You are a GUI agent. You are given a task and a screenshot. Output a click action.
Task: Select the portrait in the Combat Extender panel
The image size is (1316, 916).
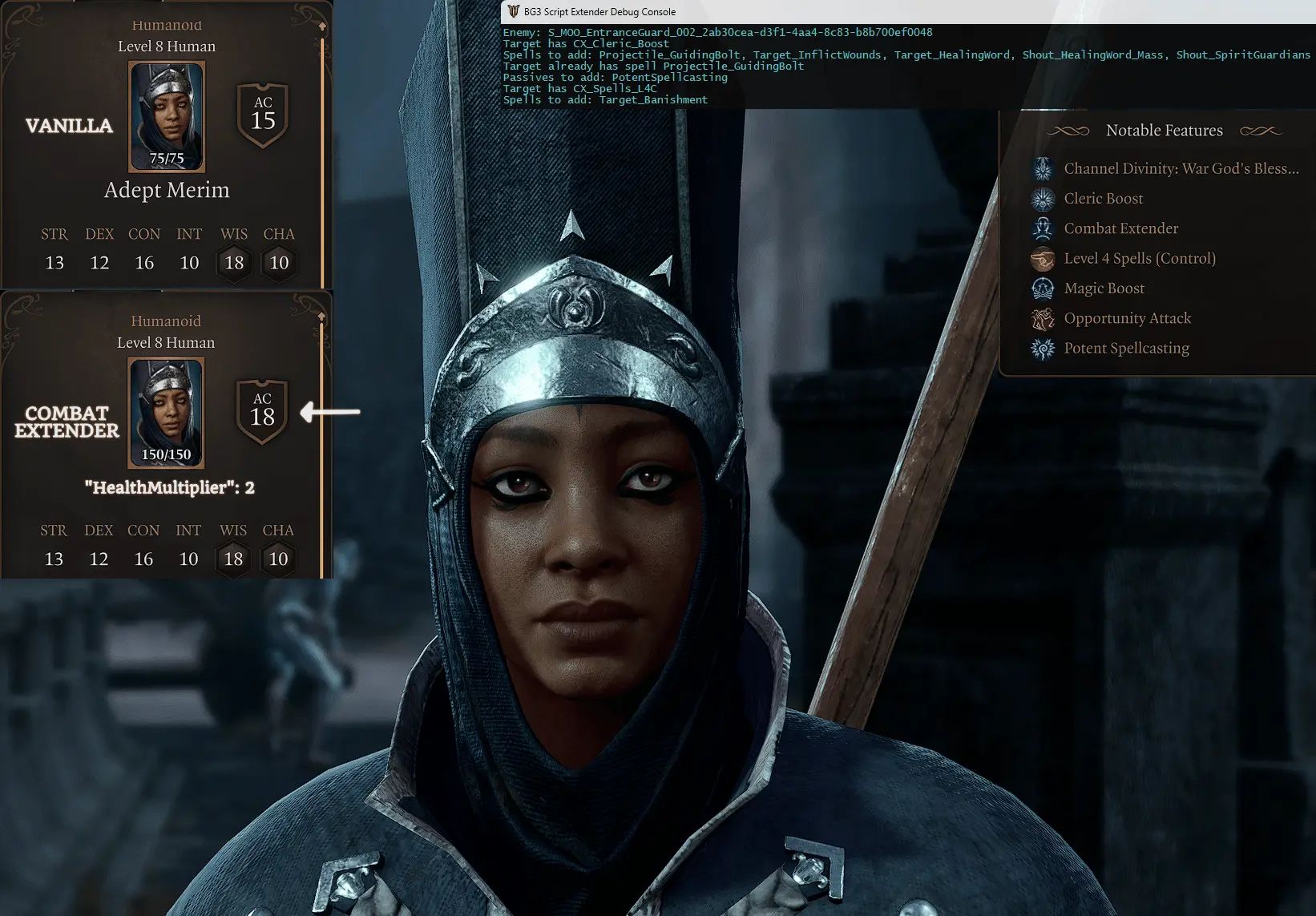tap(166, 412)
